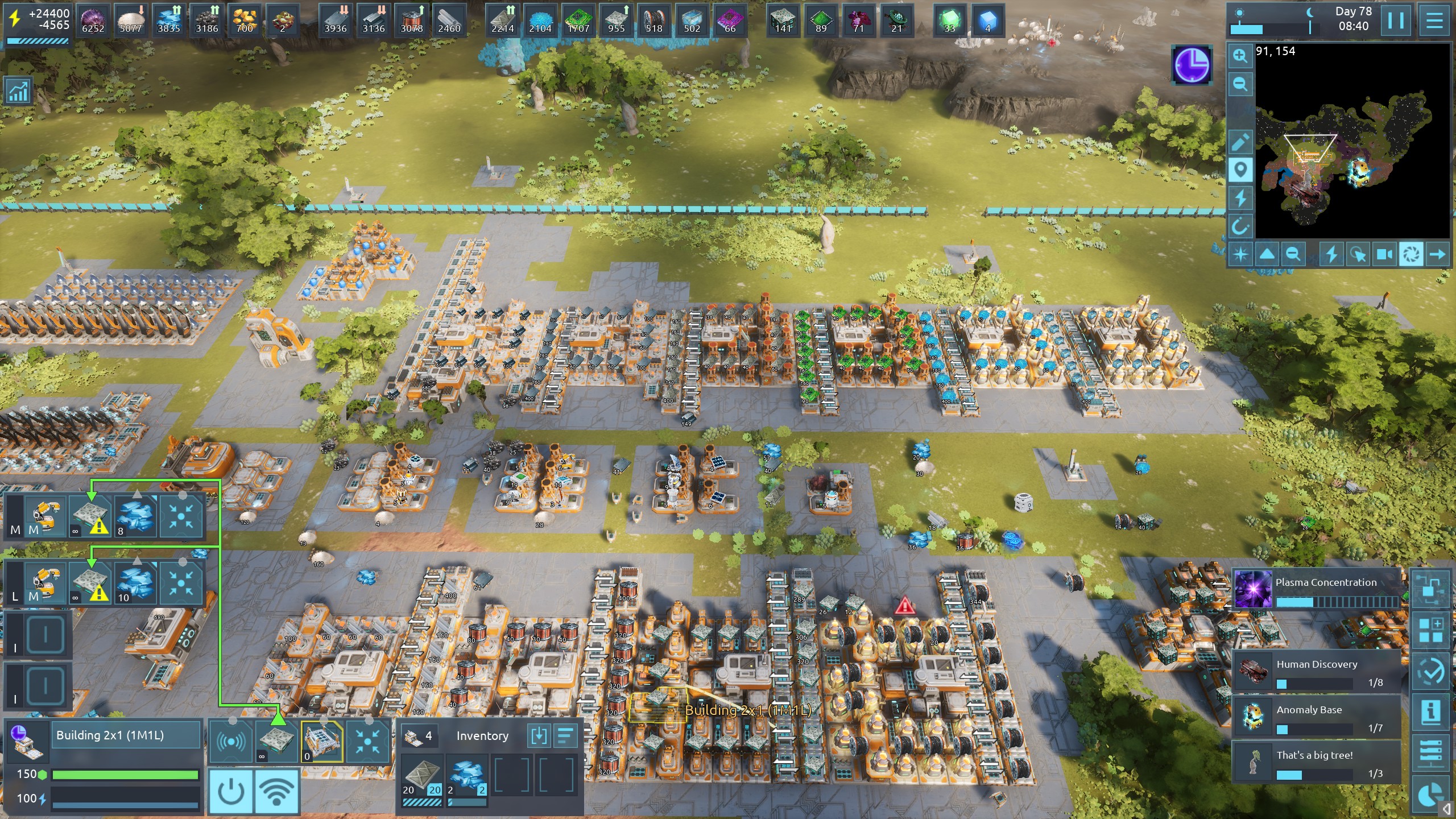Zoom in the minimap with the plus magnifier
The height and width of the screenshot is (819, 1456).
pyautogui.click(x=1240, y=56)
